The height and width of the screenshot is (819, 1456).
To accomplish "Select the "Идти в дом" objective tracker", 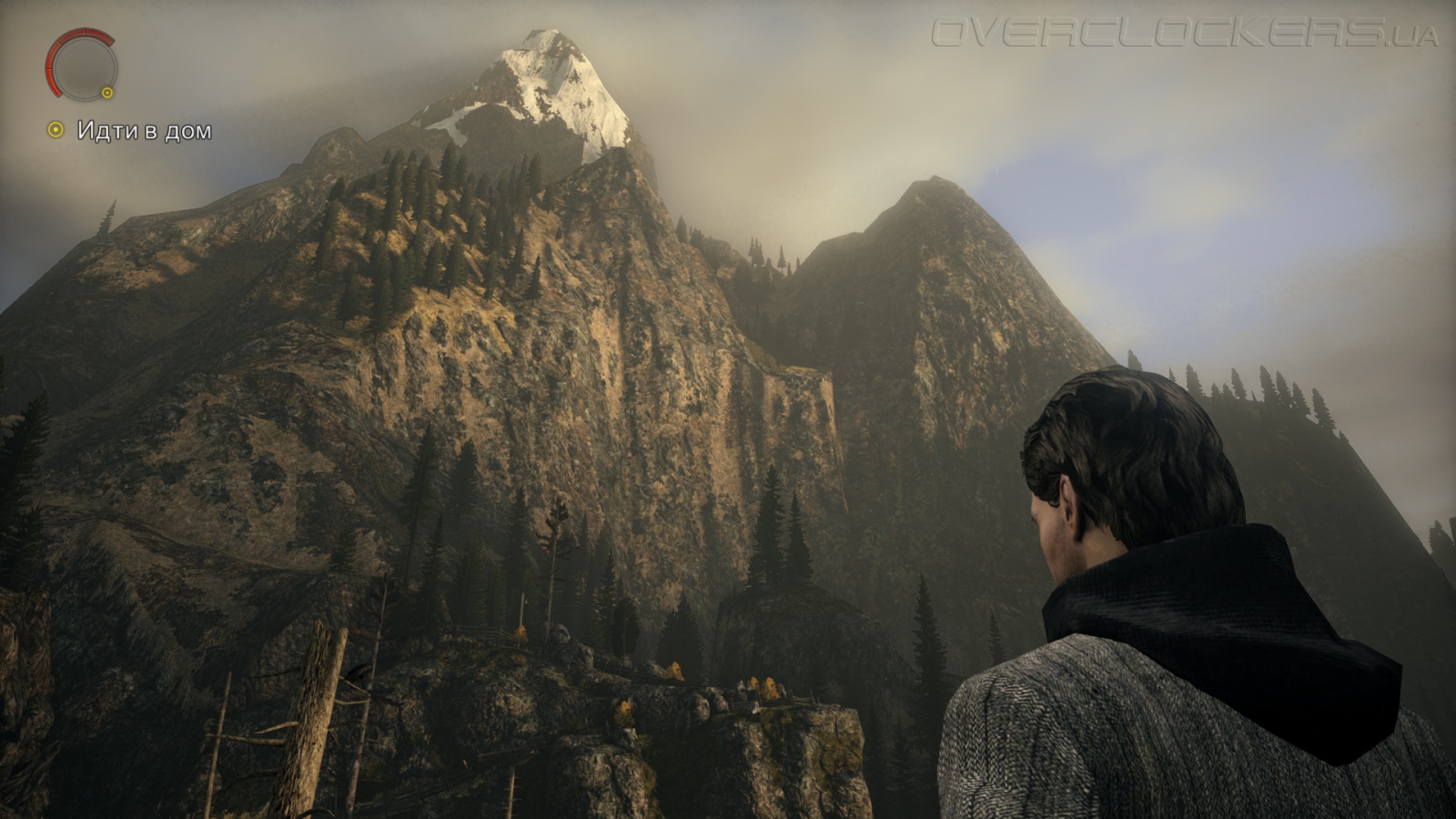I will click(x=131, y=131).
